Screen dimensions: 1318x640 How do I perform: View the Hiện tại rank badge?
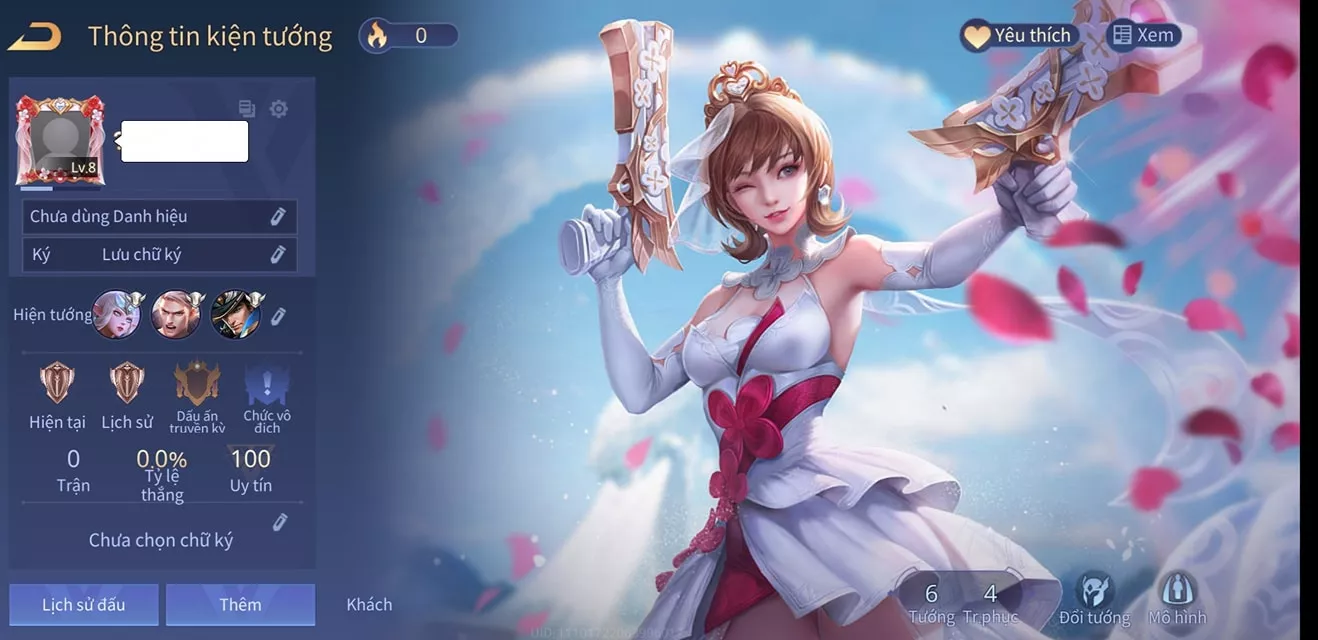point(57,384)
